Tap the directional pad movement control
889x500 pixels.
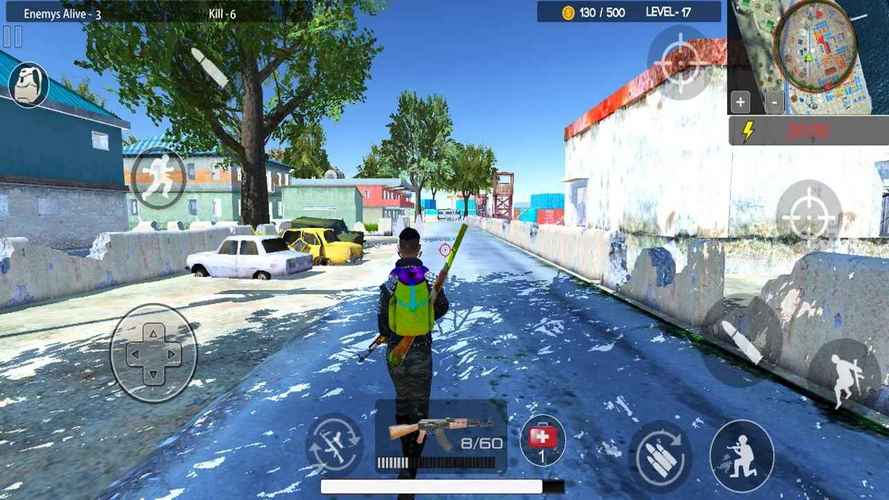(153, 353)
